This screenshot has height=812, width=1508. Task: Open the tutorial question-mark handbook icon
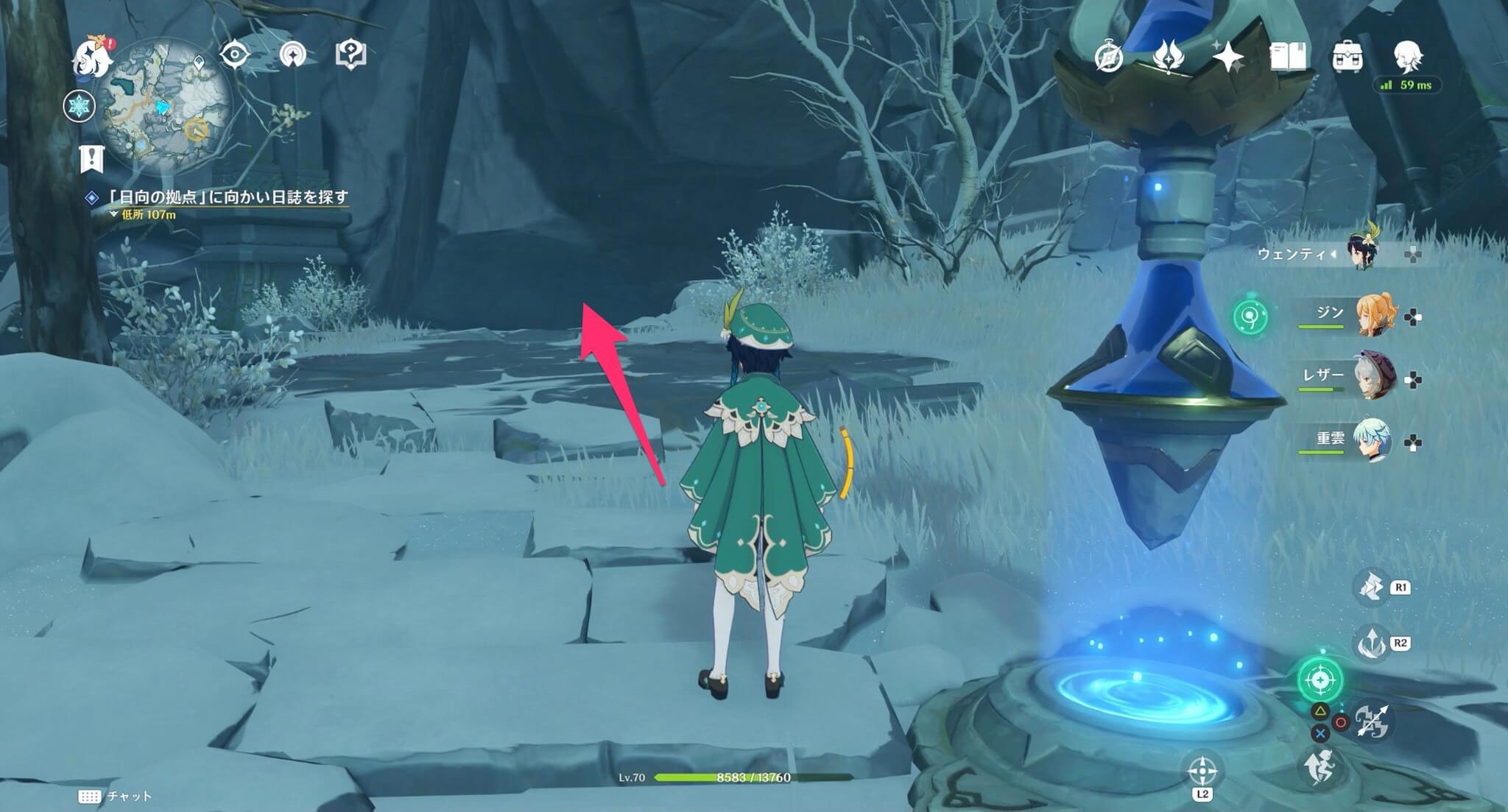point(352,53)
